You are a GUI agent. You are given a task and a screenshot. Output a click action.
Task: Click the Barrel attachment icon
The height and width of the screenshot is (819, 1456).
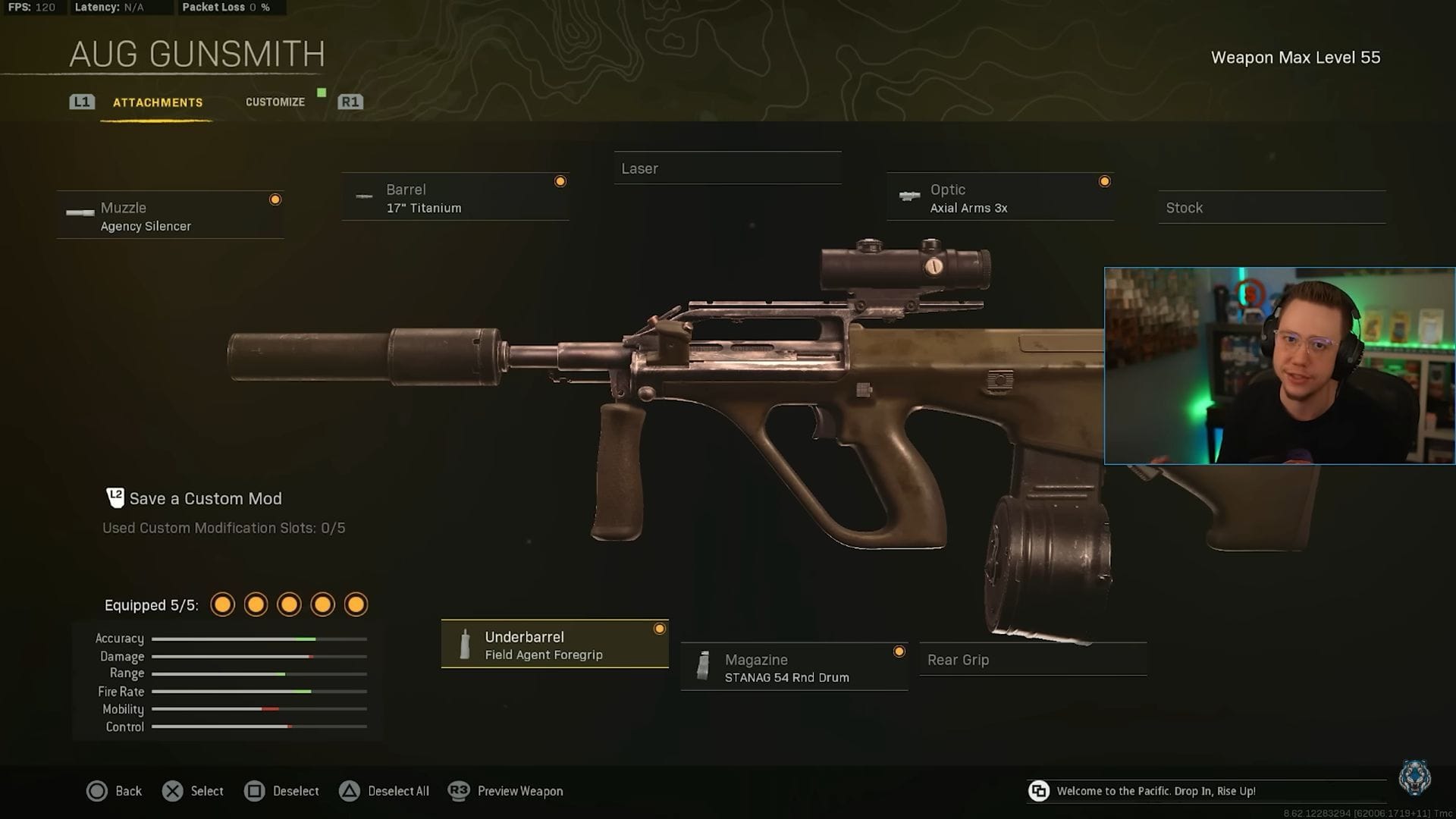click(364, 196)
